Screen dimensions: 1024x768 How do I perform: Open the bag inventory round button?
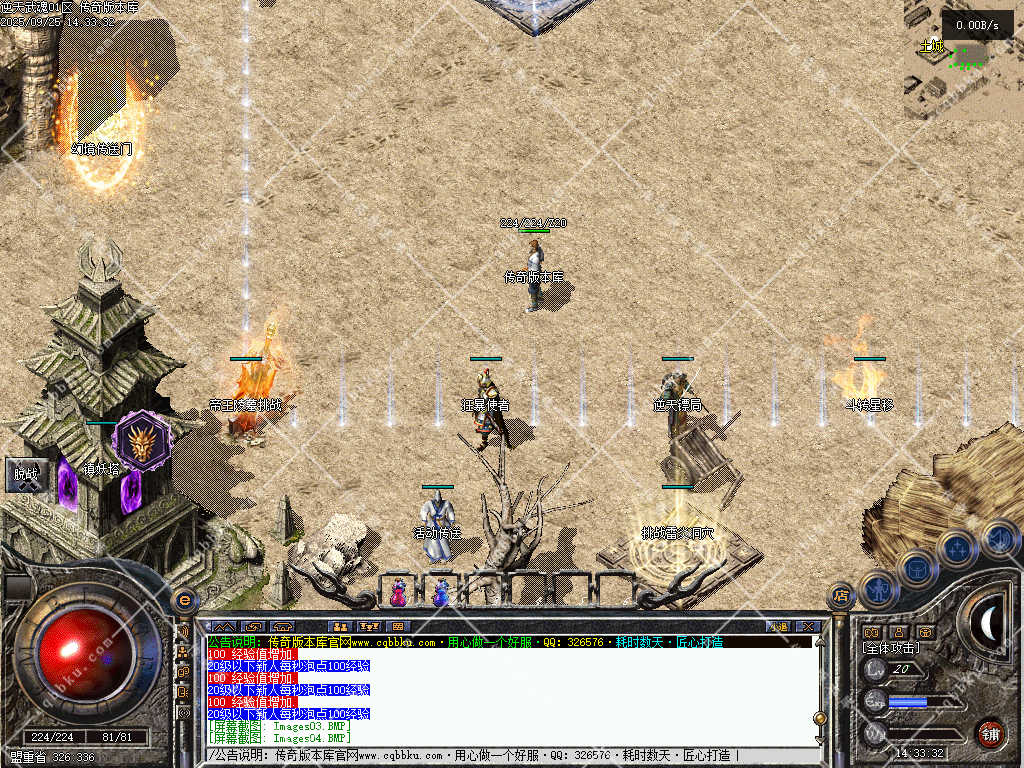(918, 568)
